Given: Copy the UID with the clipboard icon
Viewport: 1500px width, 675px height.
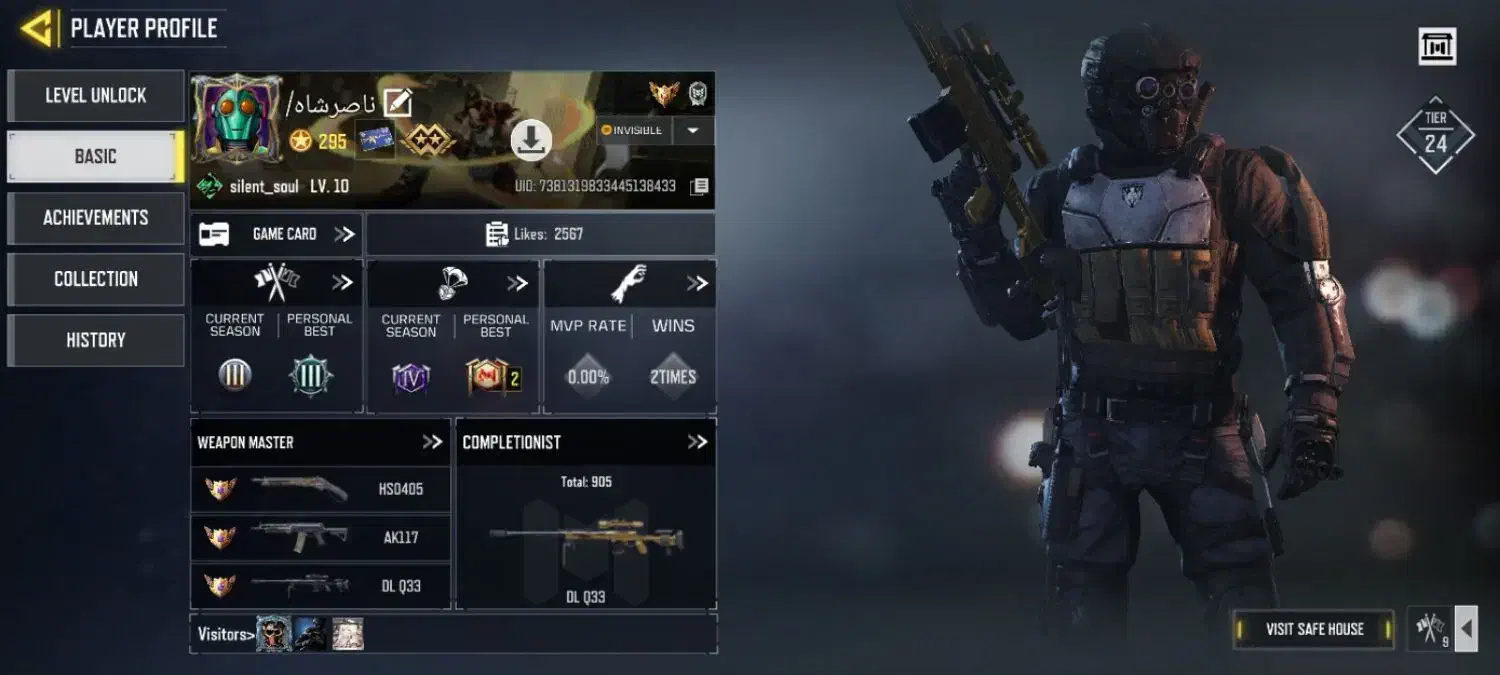Looking at the screenshot, I should [x=700, y=186].
